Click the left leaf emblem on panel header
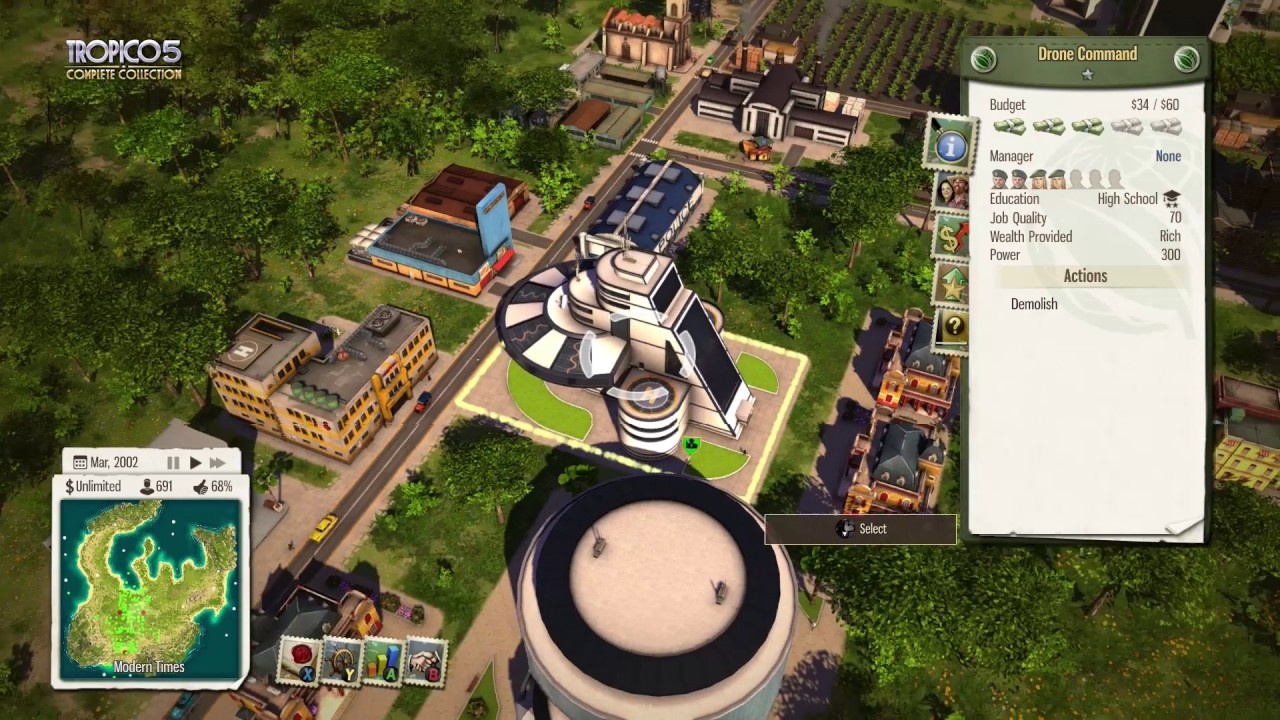 [984, 59]
